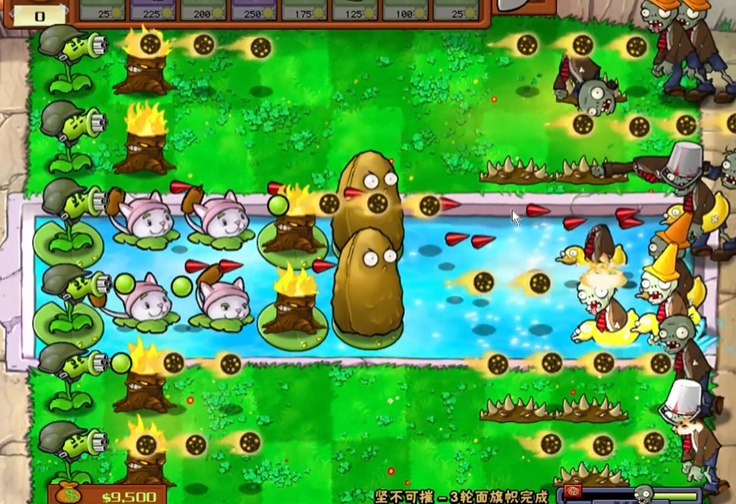Choose the seed packet costing 200 sun
The height and width of the screenshot is (504, 736).
point(203,10)
